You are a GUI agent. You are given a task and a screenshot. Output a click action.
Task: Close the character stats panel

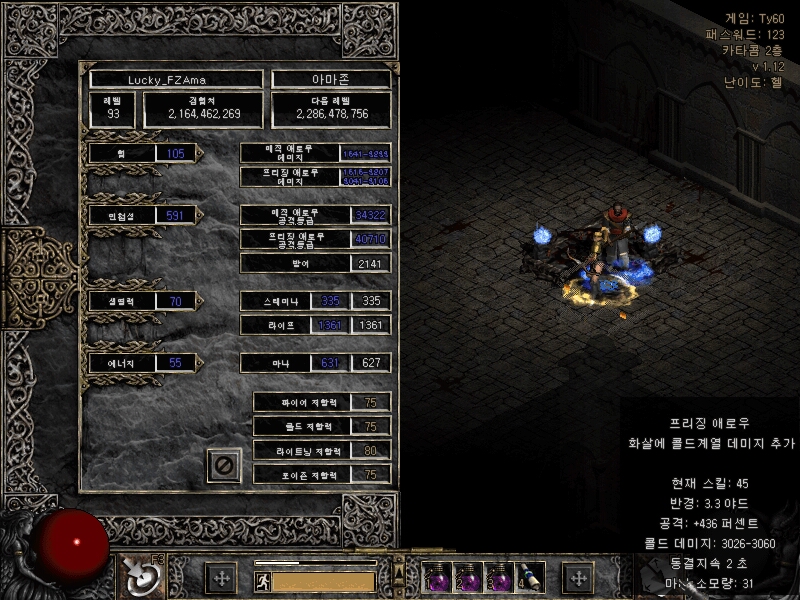click(x=224, y=465)
